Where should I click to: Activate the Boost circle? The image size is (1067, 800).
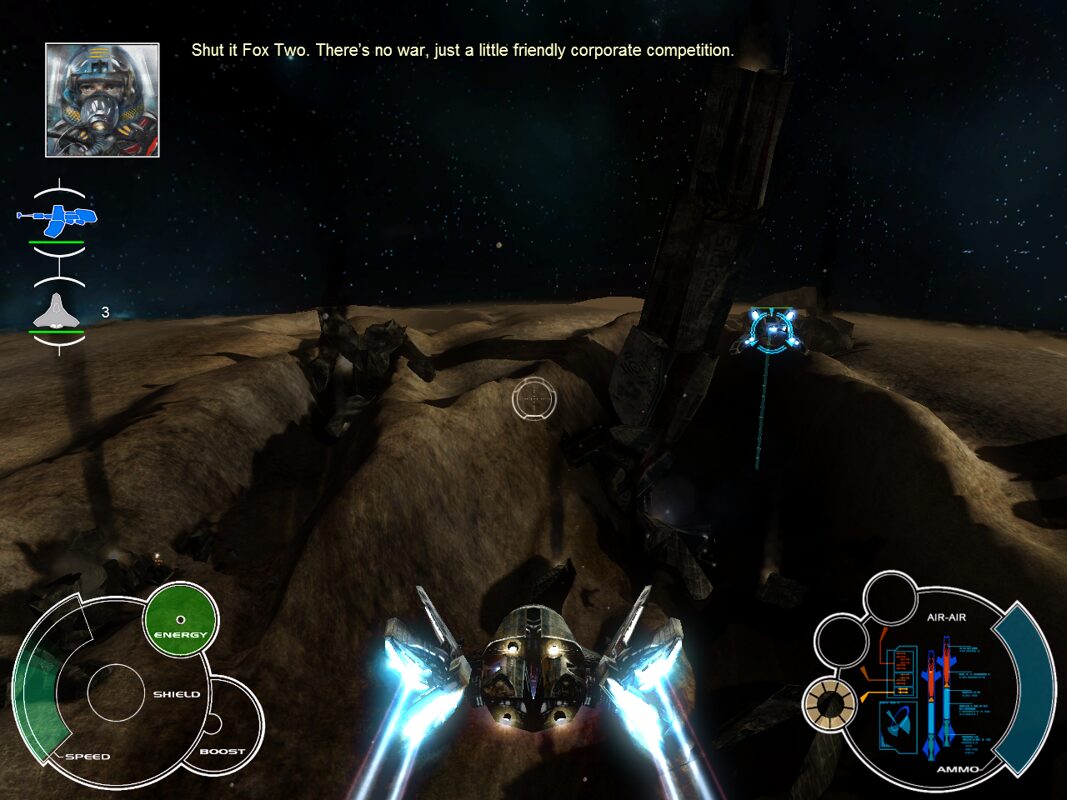point(222,726)
